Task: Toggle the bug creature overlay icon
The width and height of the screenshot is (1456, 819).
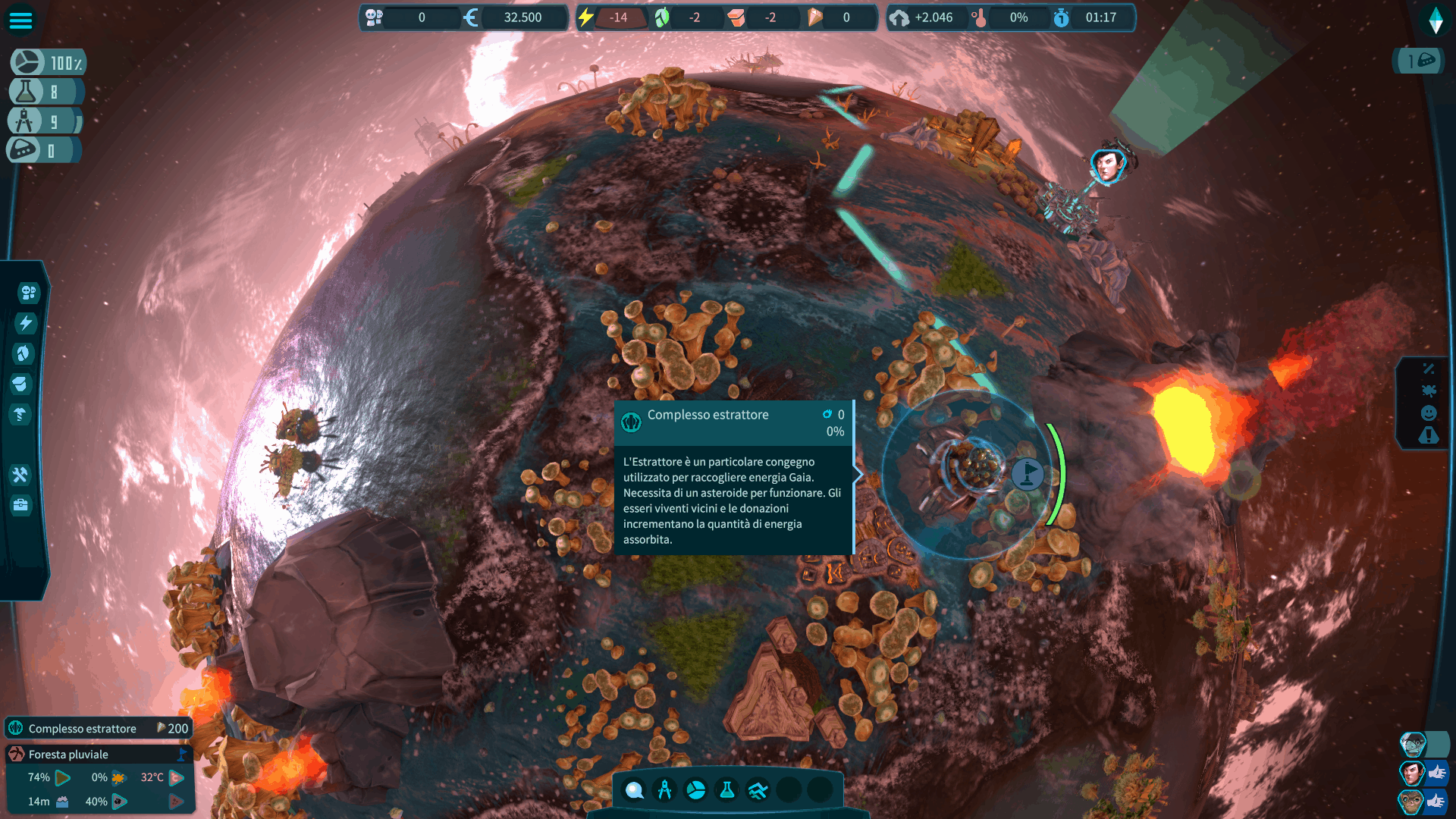Action: point(1429,391)
